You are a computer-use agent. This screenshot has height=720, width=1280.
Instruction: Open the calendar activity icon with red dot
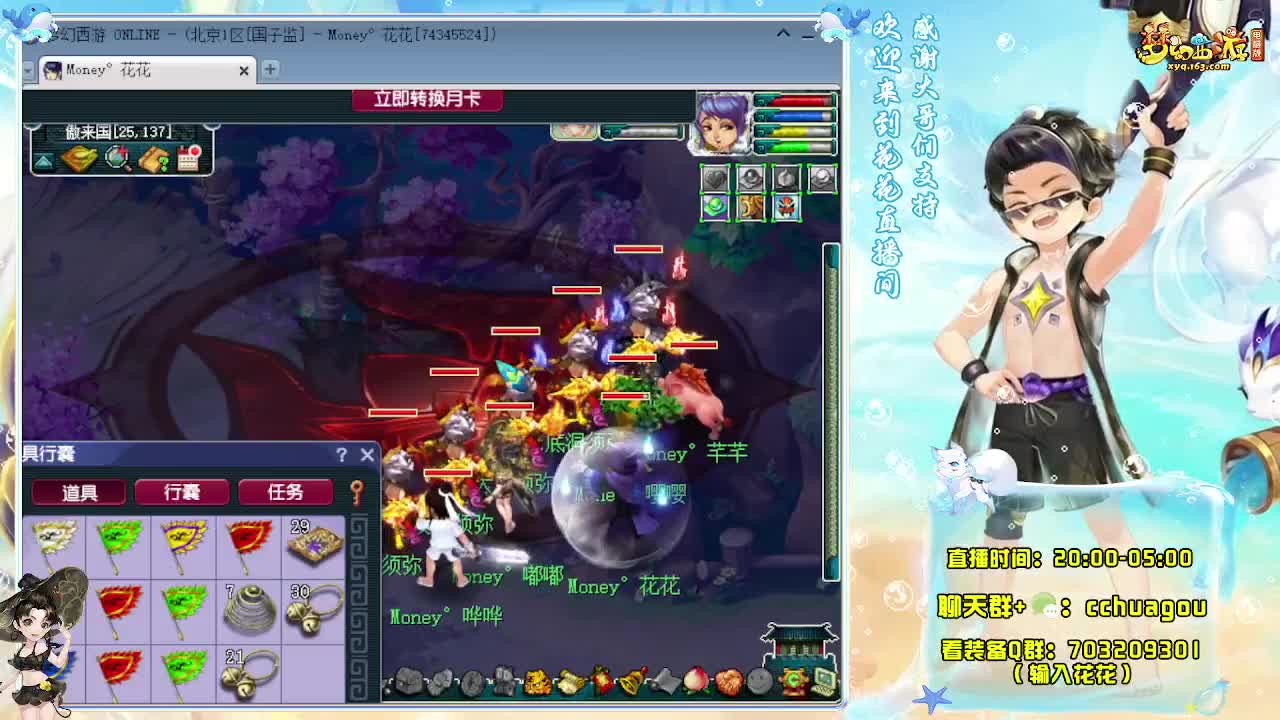click(187, 159)
